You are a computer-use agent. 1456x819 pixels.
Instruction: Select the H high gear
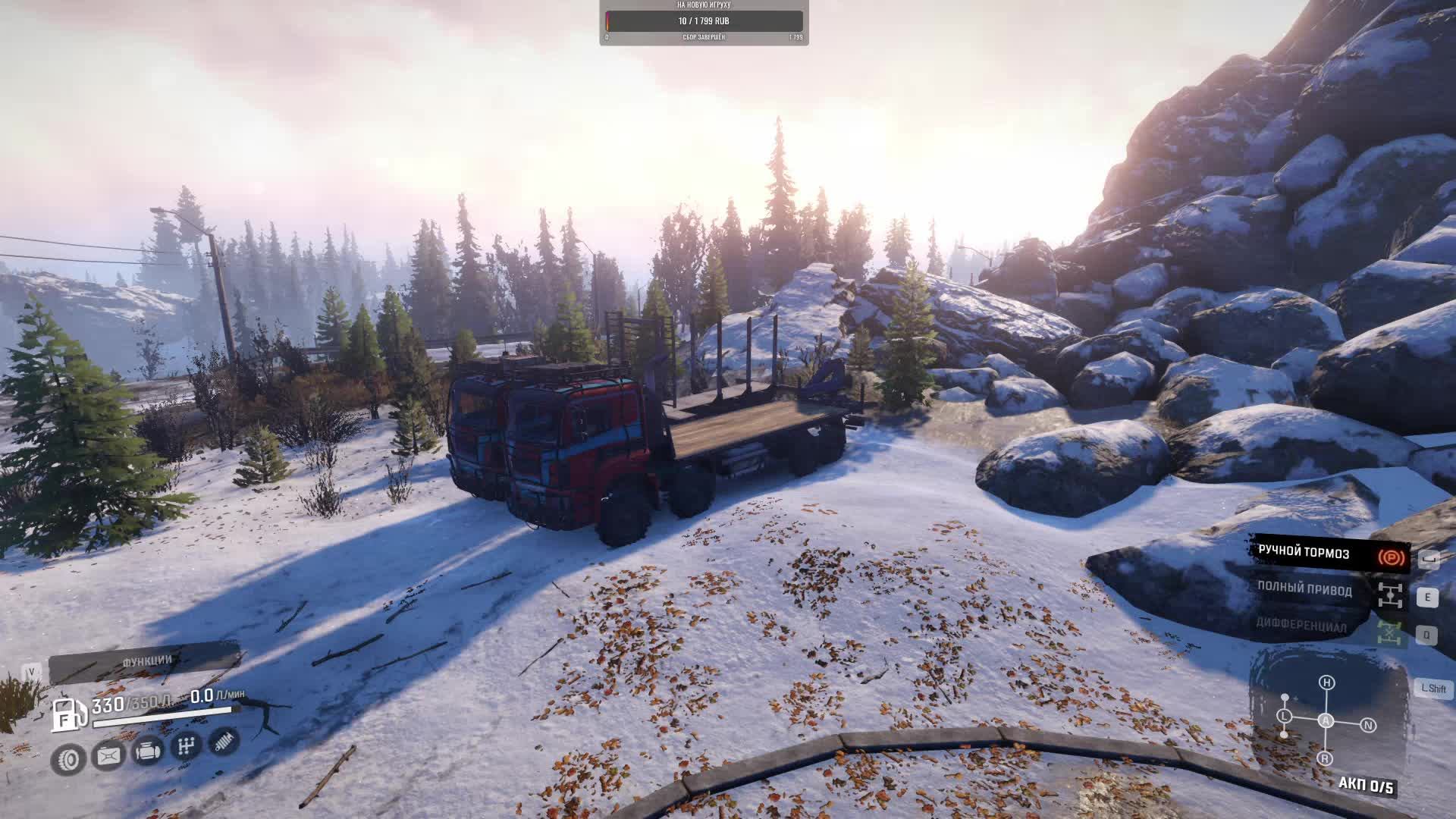(x=1326, y=682)
